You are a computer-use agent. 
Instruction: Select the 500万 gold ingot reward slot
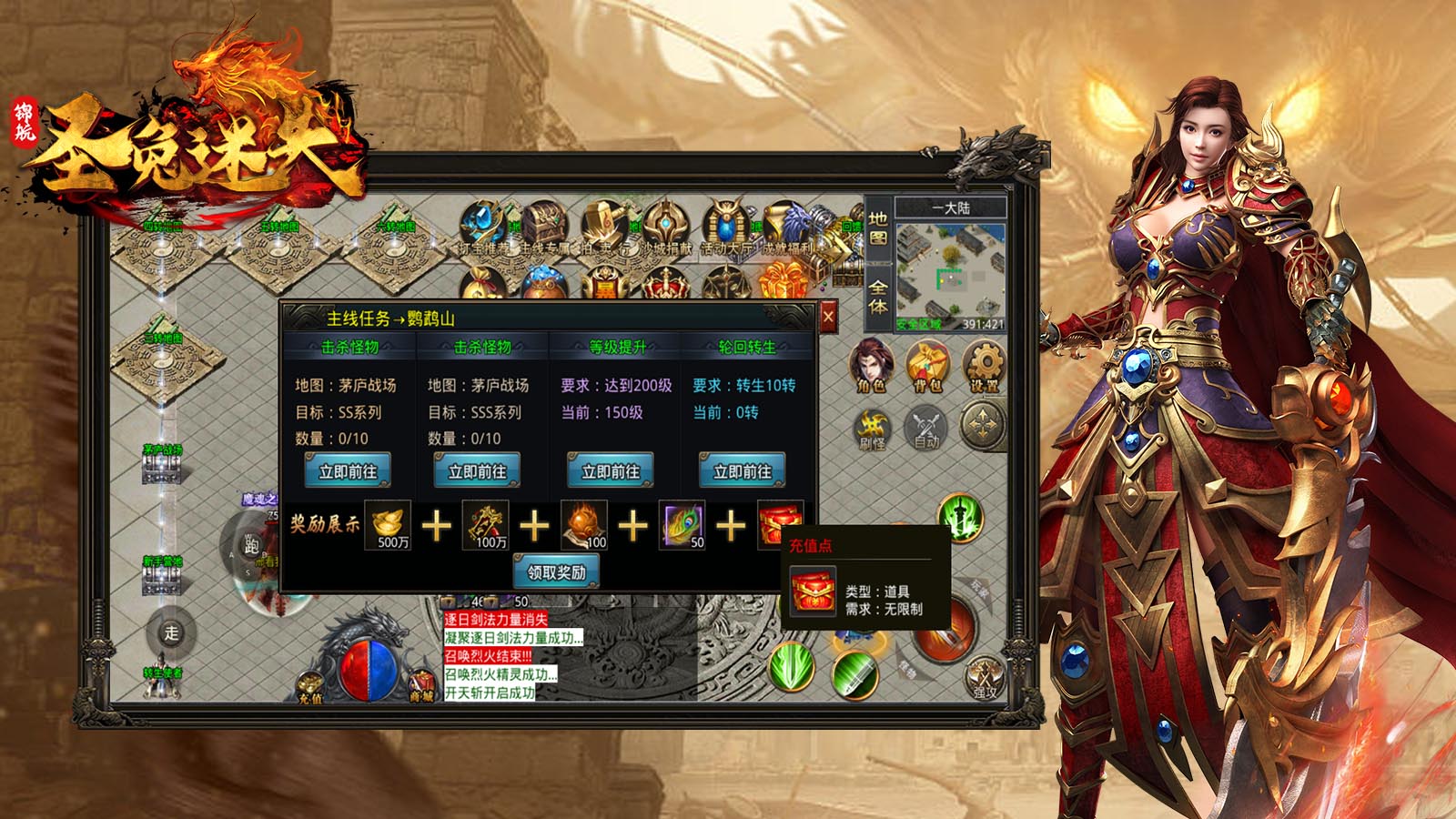pos(389,524)
